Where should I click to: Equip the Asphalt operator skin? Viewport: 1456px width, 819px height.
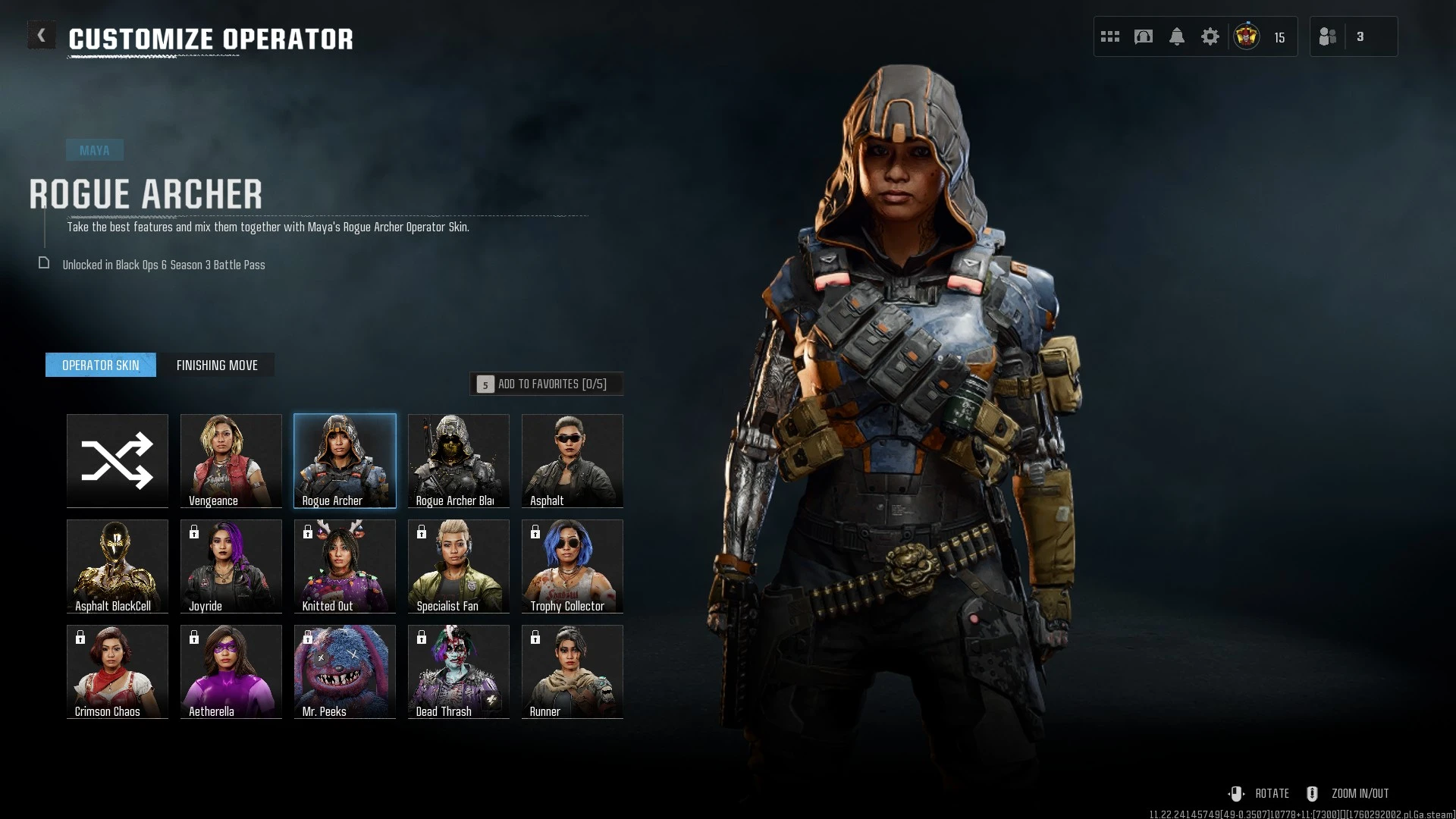click(x=573, y=460)
